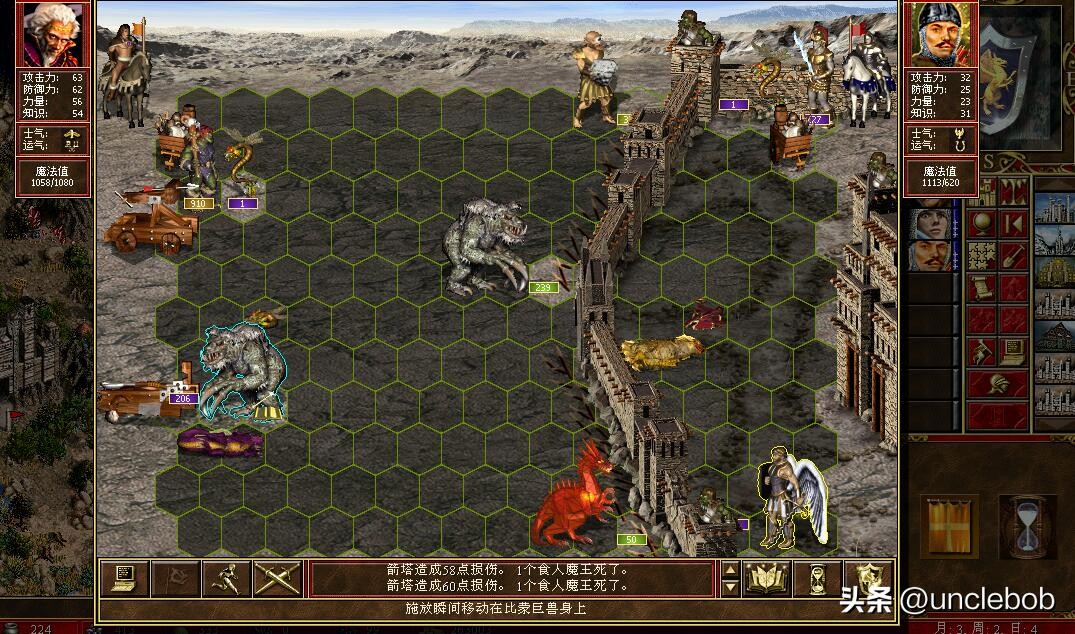Open the combat options computer button
The width and height of the screenshot is (1075, 634).
click(x=125, y=578)
